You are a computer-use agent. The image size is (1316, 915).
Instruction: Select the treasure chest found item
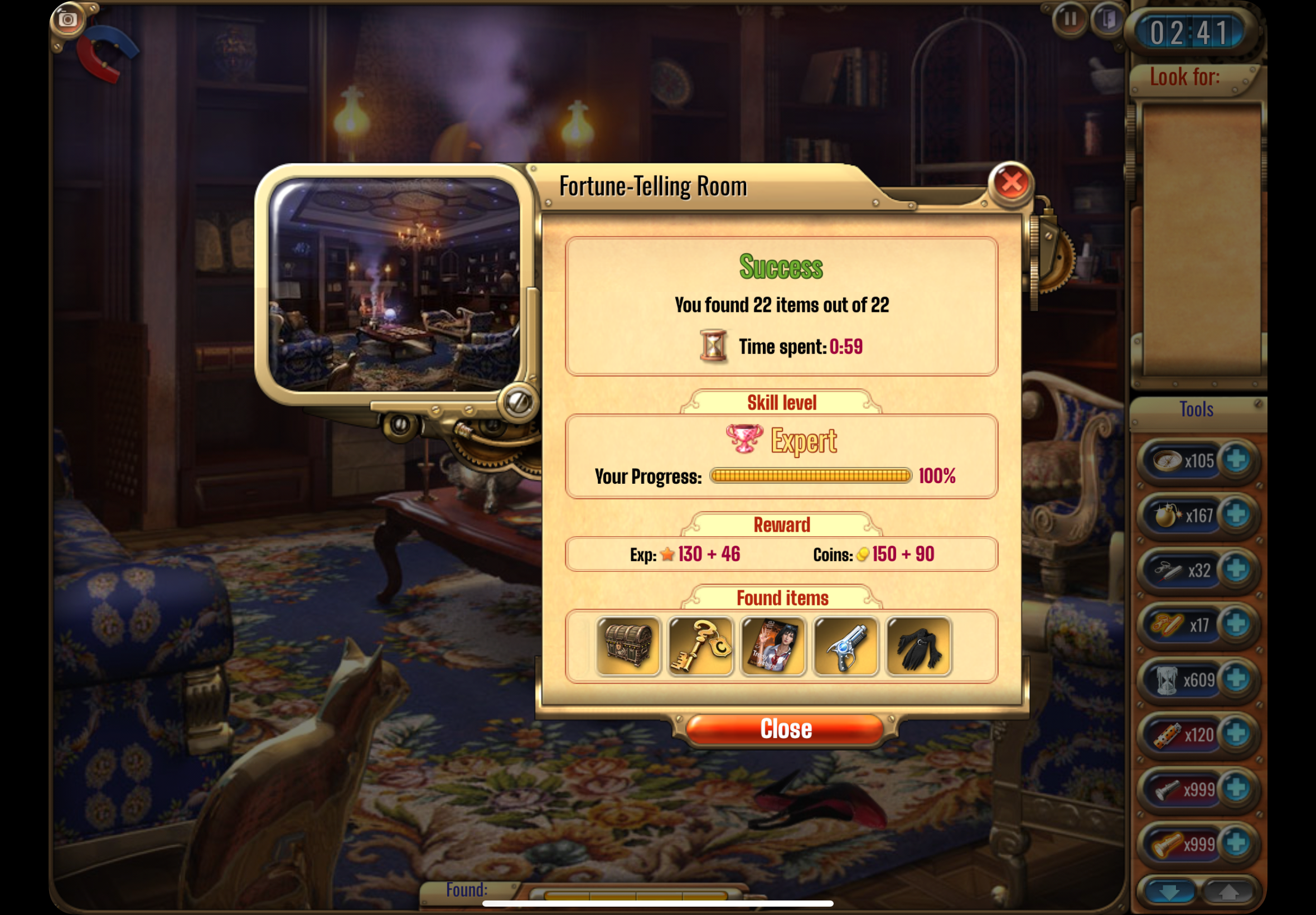[628, 647]
